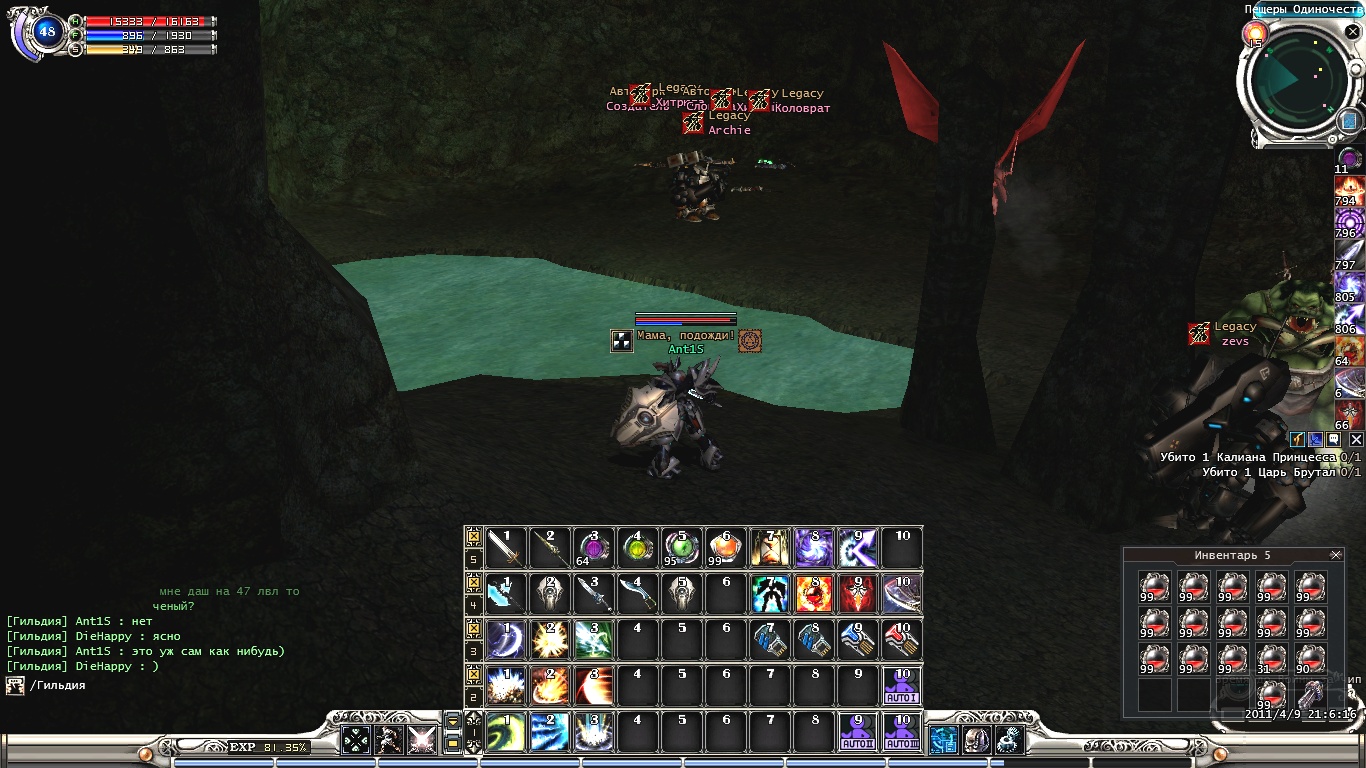Activate the AUTO I hotbar slot

point(902,686)
